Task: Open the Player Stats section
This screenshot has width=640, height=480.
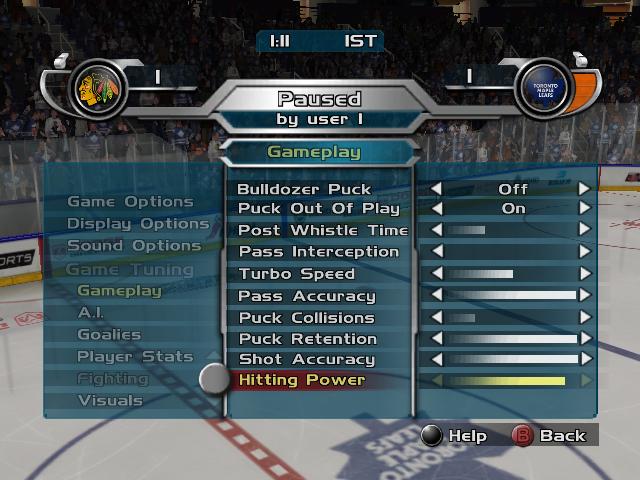Action: [134, 356]
